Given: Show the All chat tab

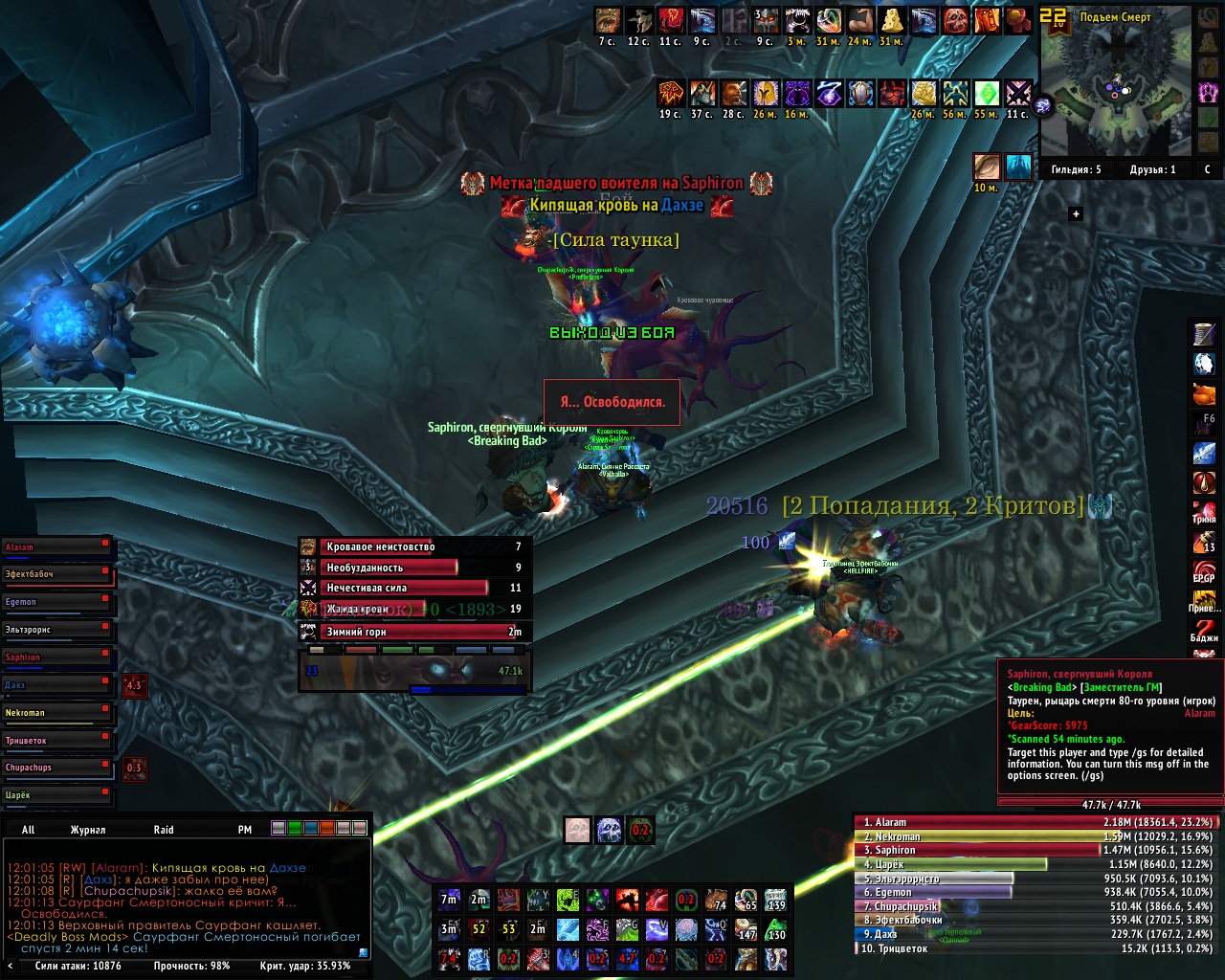Looking at the screenshot, I should tap(28, 830).
